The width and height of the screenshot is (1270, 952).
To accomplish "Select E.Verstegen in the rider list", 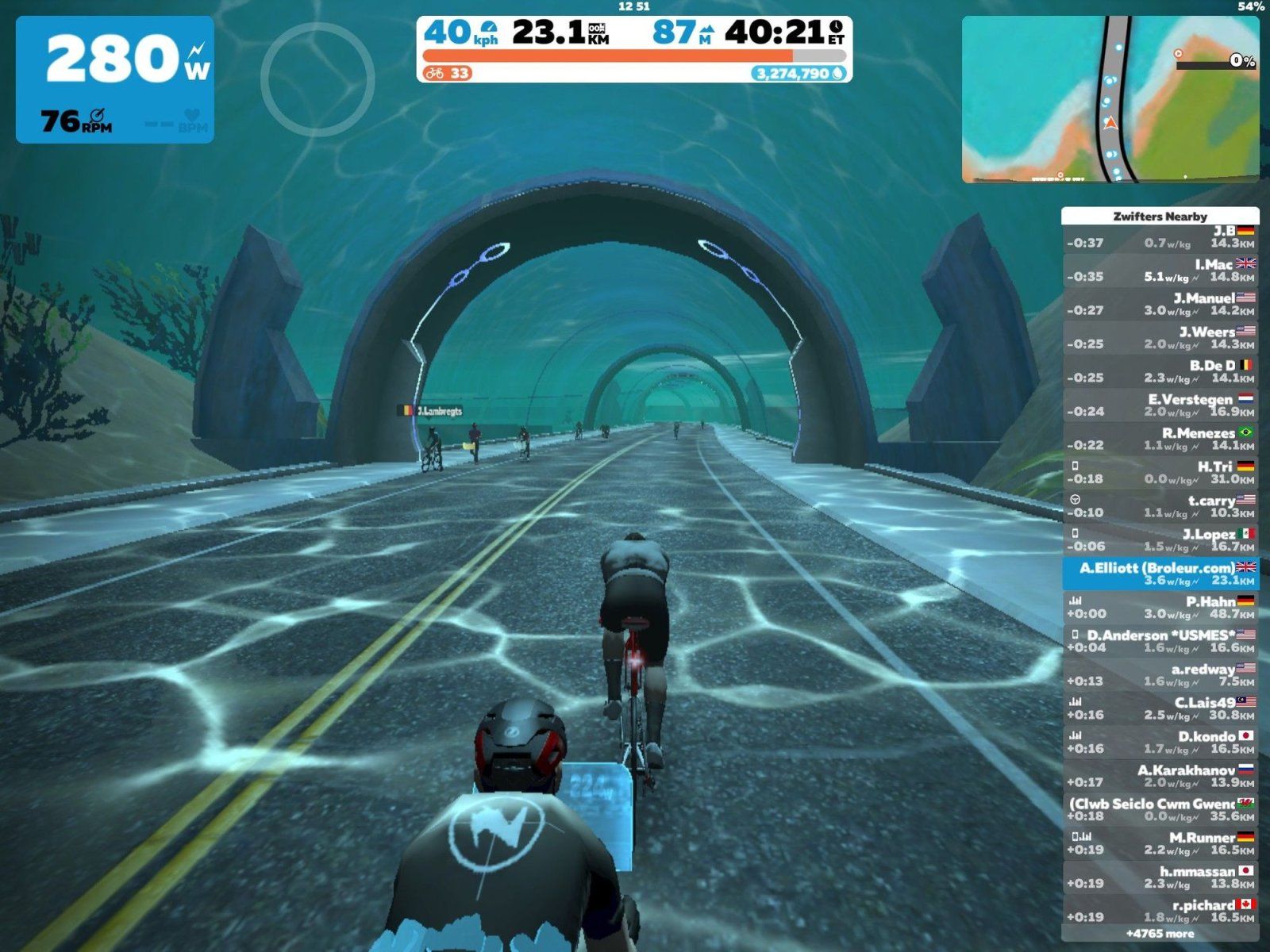I will 1160,405.
